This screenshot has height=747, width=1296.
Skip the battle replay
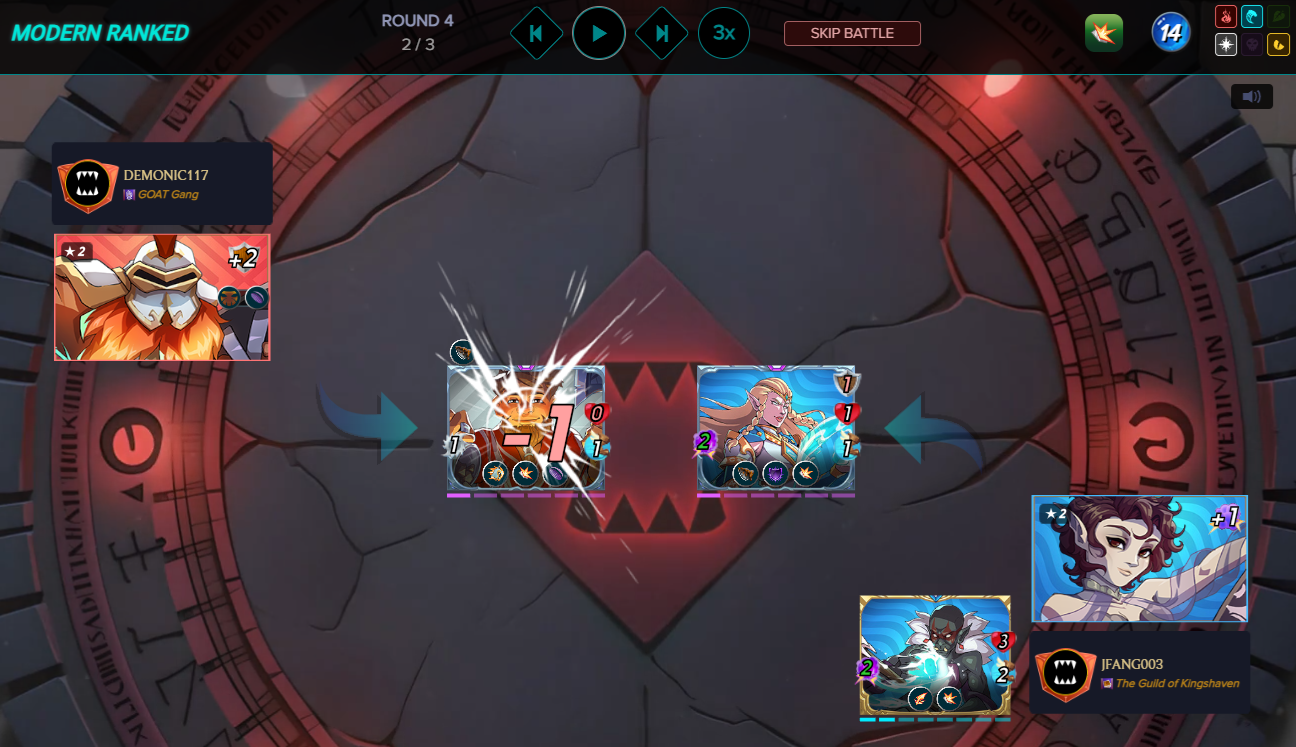(x=852, y=33)
